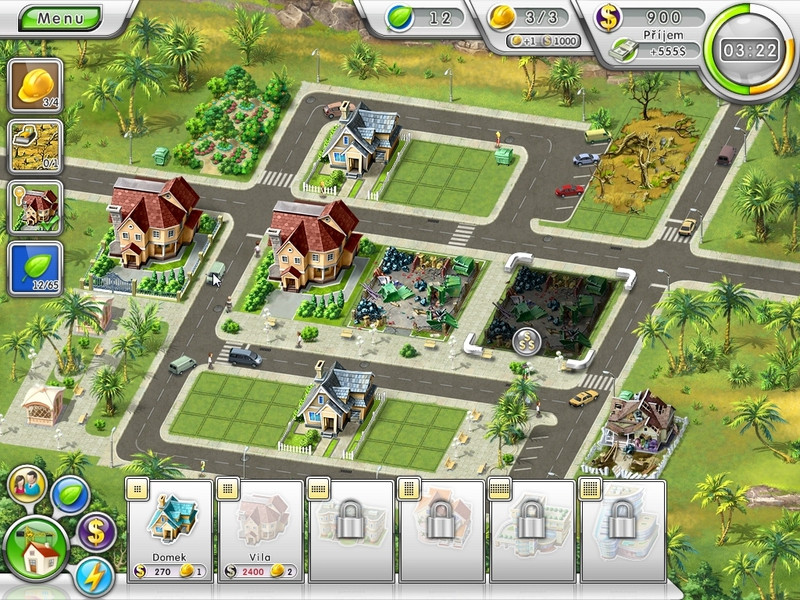Image resolution: width=800 pixels, height=600 pixels.
Task: Switch to the lightning bolt category
Action: pyautogui.click(x=94, y=577)
